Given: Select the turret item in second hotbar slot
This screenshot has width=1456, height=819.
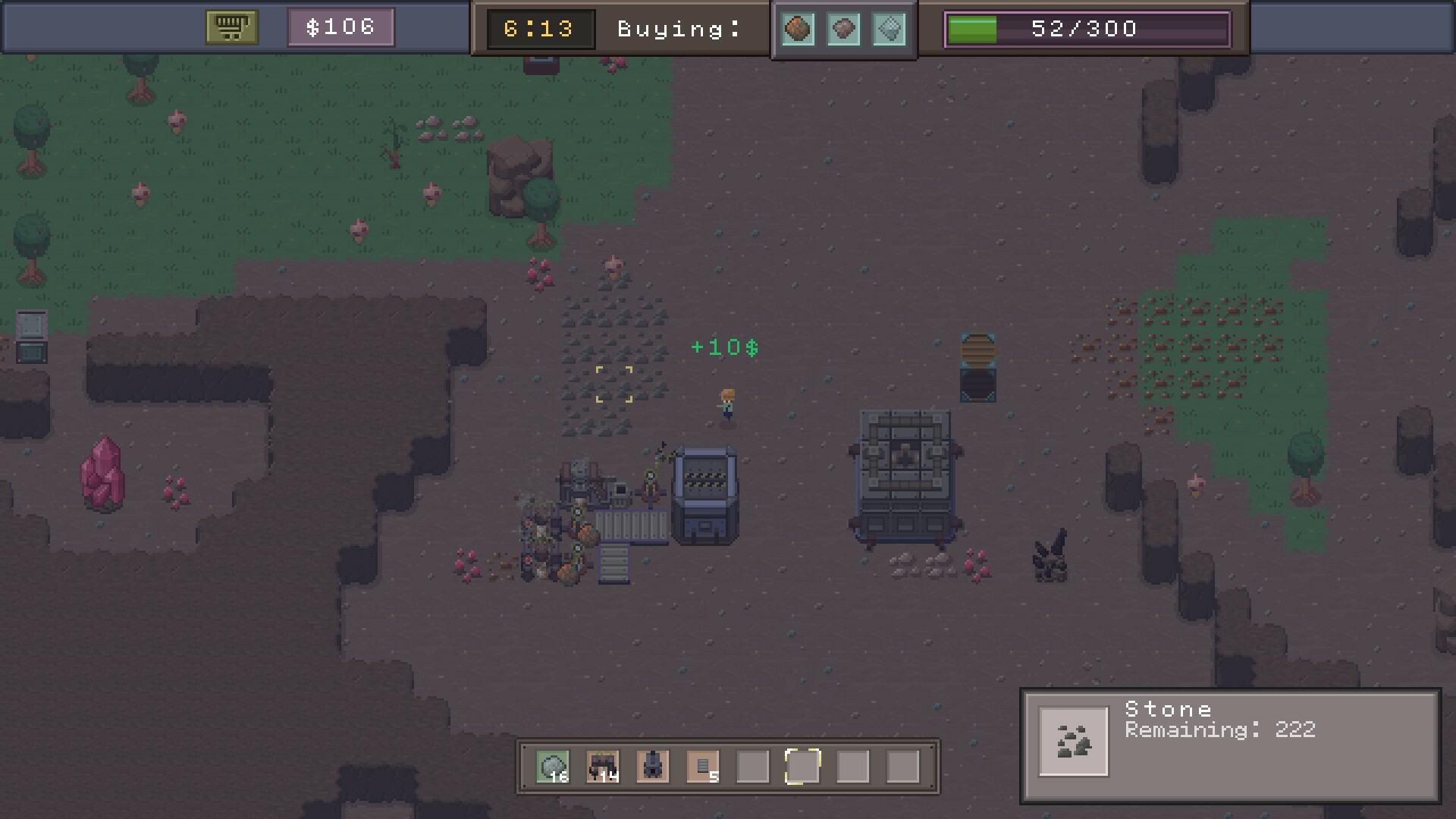Looking at the screenshot, I should [x=603, y=766].
